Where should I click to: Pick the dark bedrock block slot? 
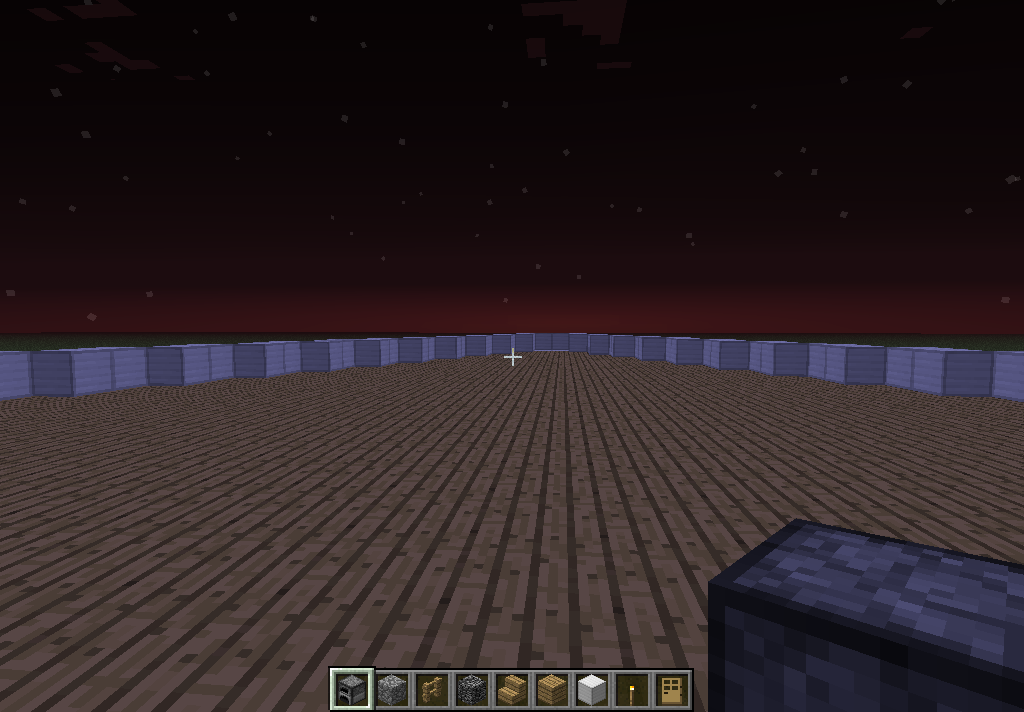472,689
